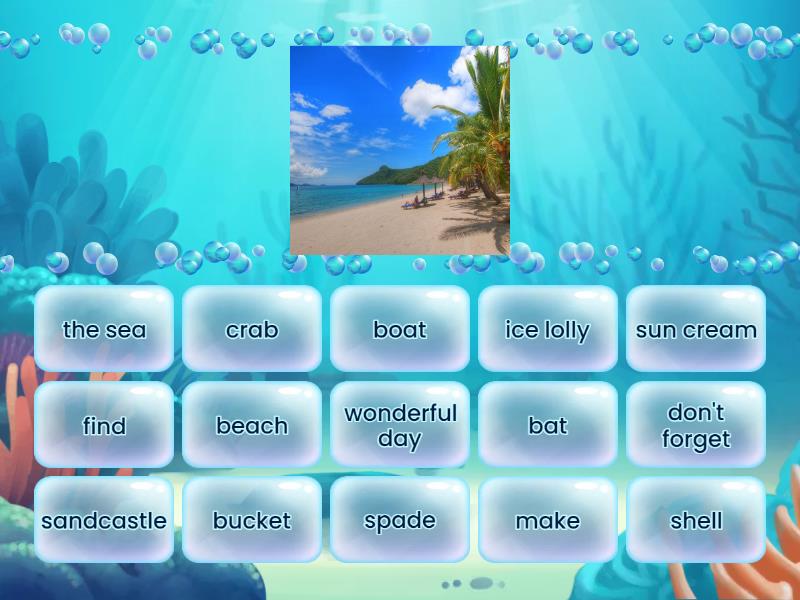Click the "bat" answer tile
Viewport: 800px width, 600px height.
[x=548, y=425]
